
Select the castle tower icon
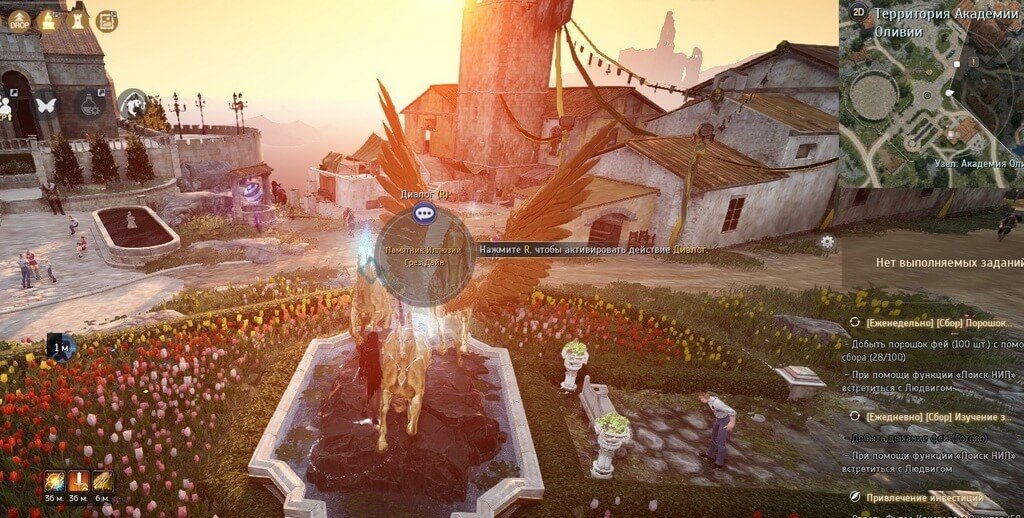pos(76,20)
